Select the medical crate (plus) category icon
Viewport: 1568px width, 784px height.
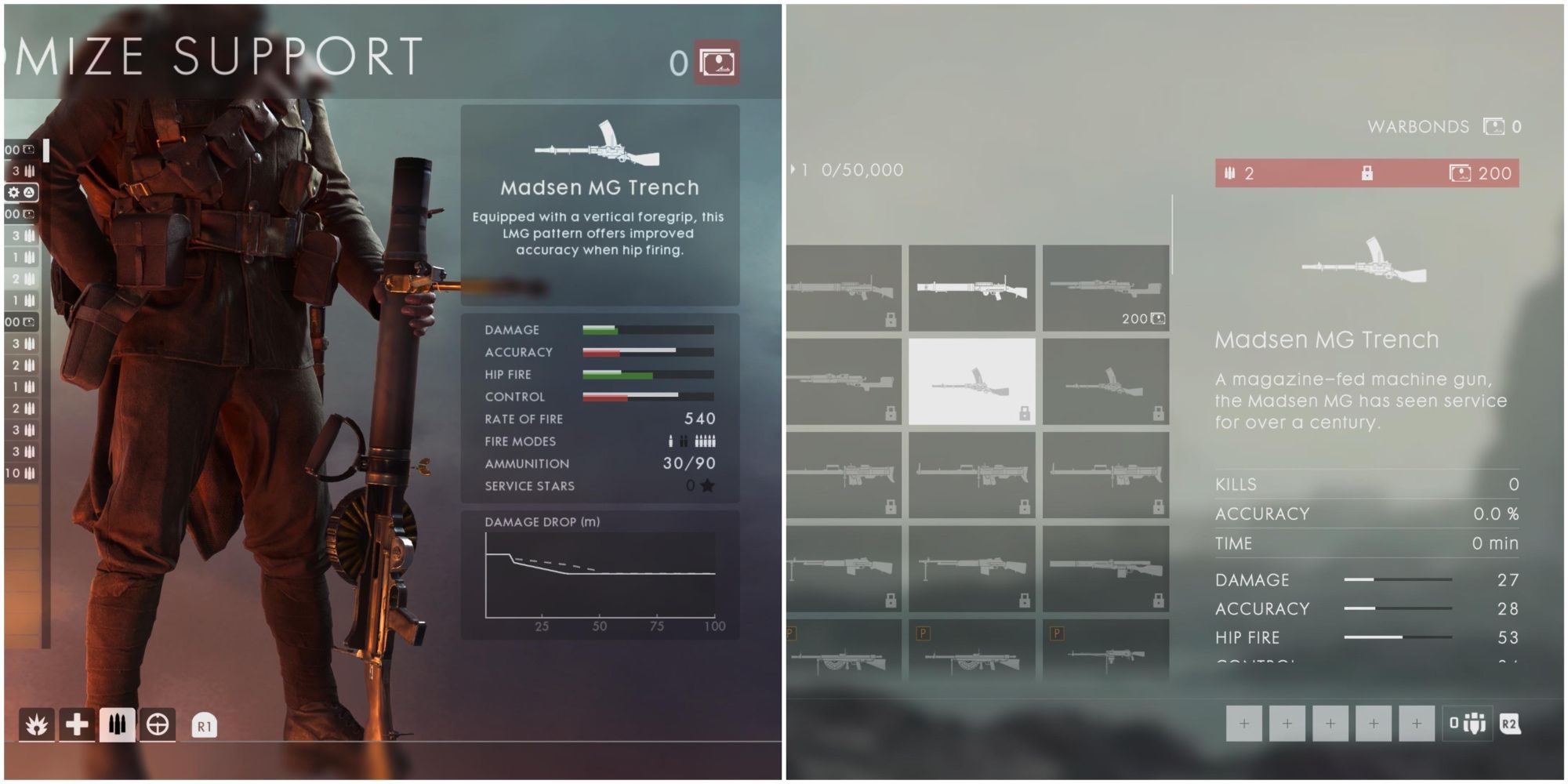click(78, 725)
